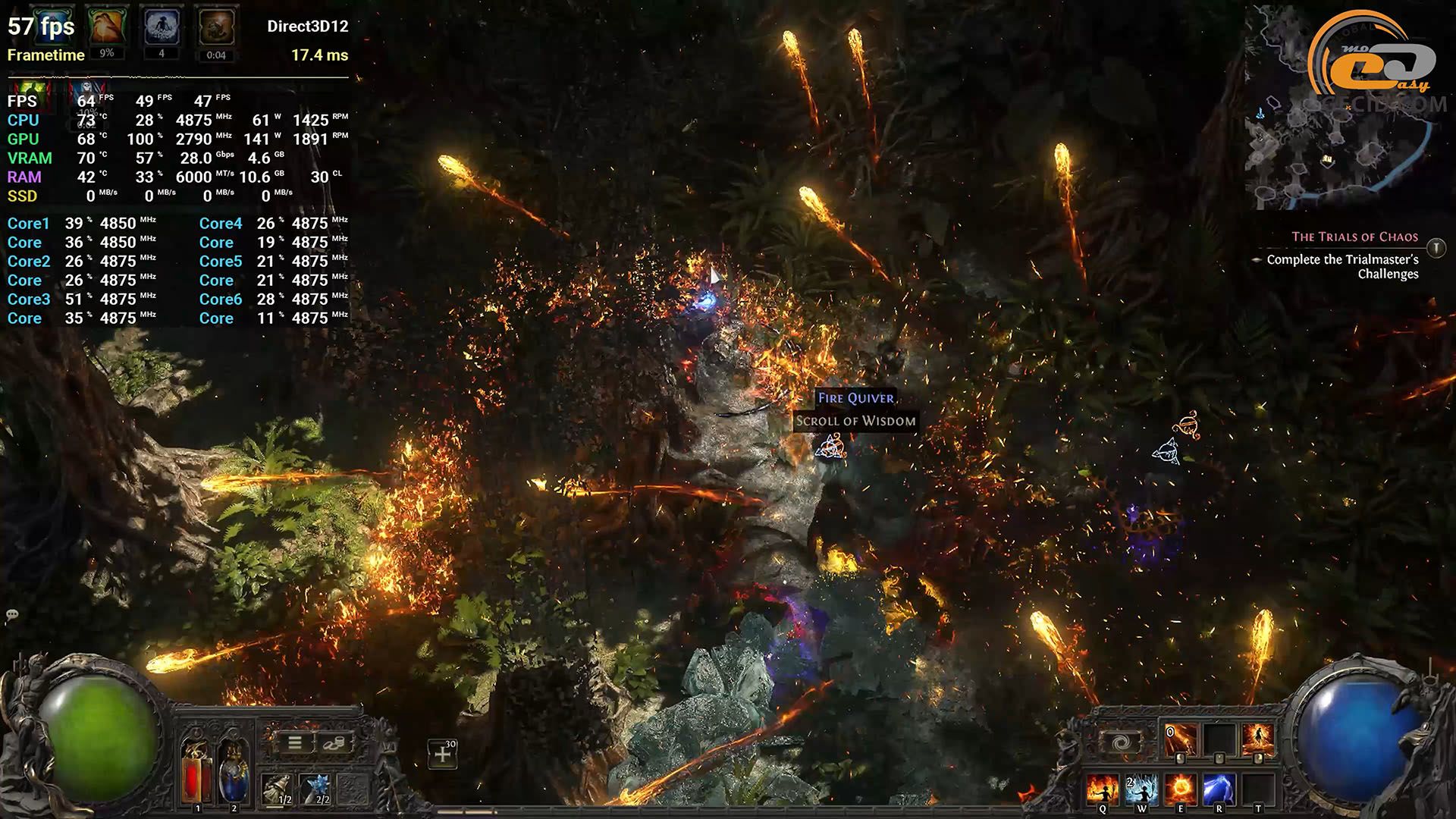Select the burning figure skill in top row

tap(1257, 739)
